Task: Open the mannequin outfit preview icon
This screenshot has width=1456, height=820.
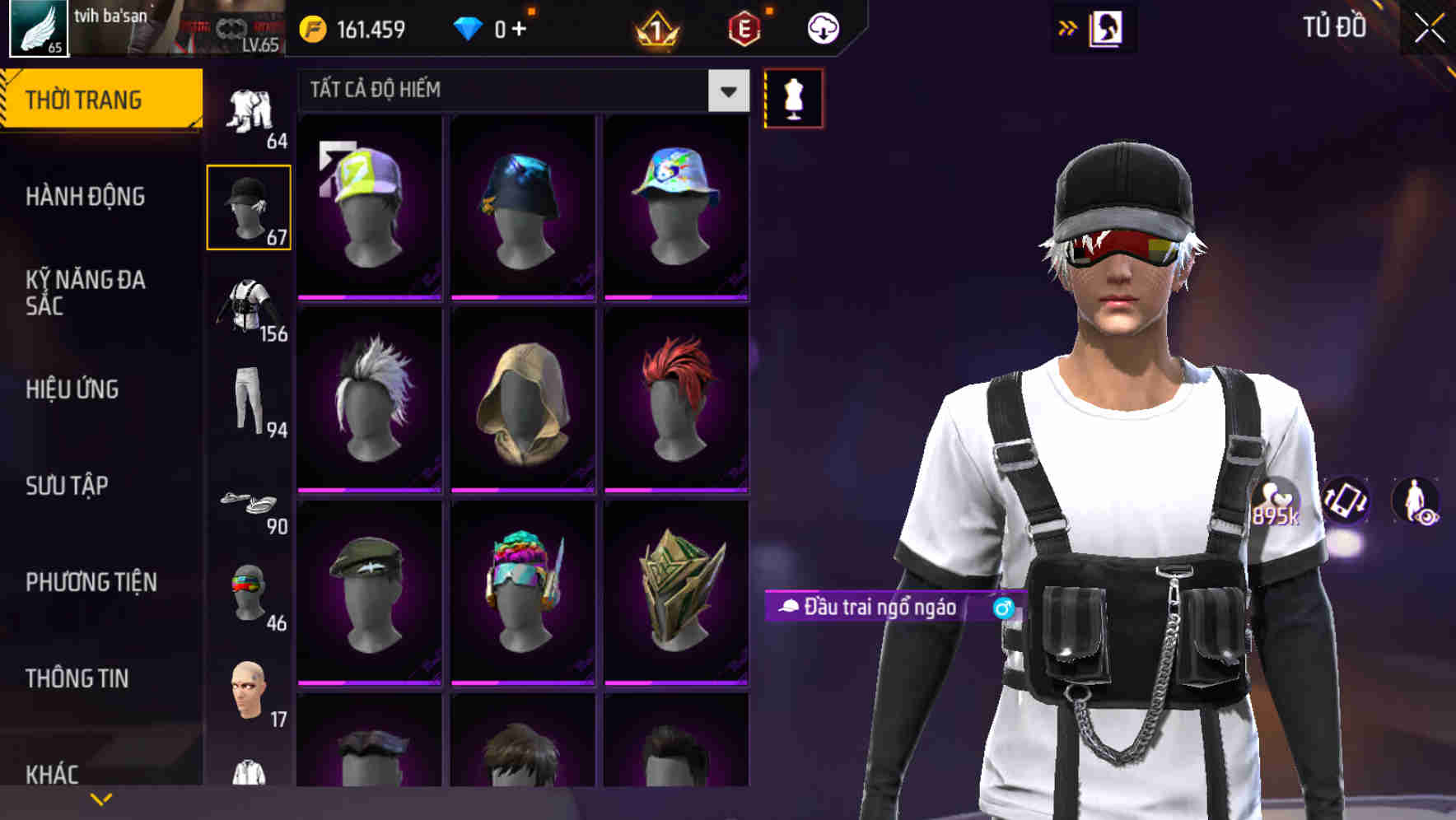Action: pyautogui.click(x=793, y=97)
